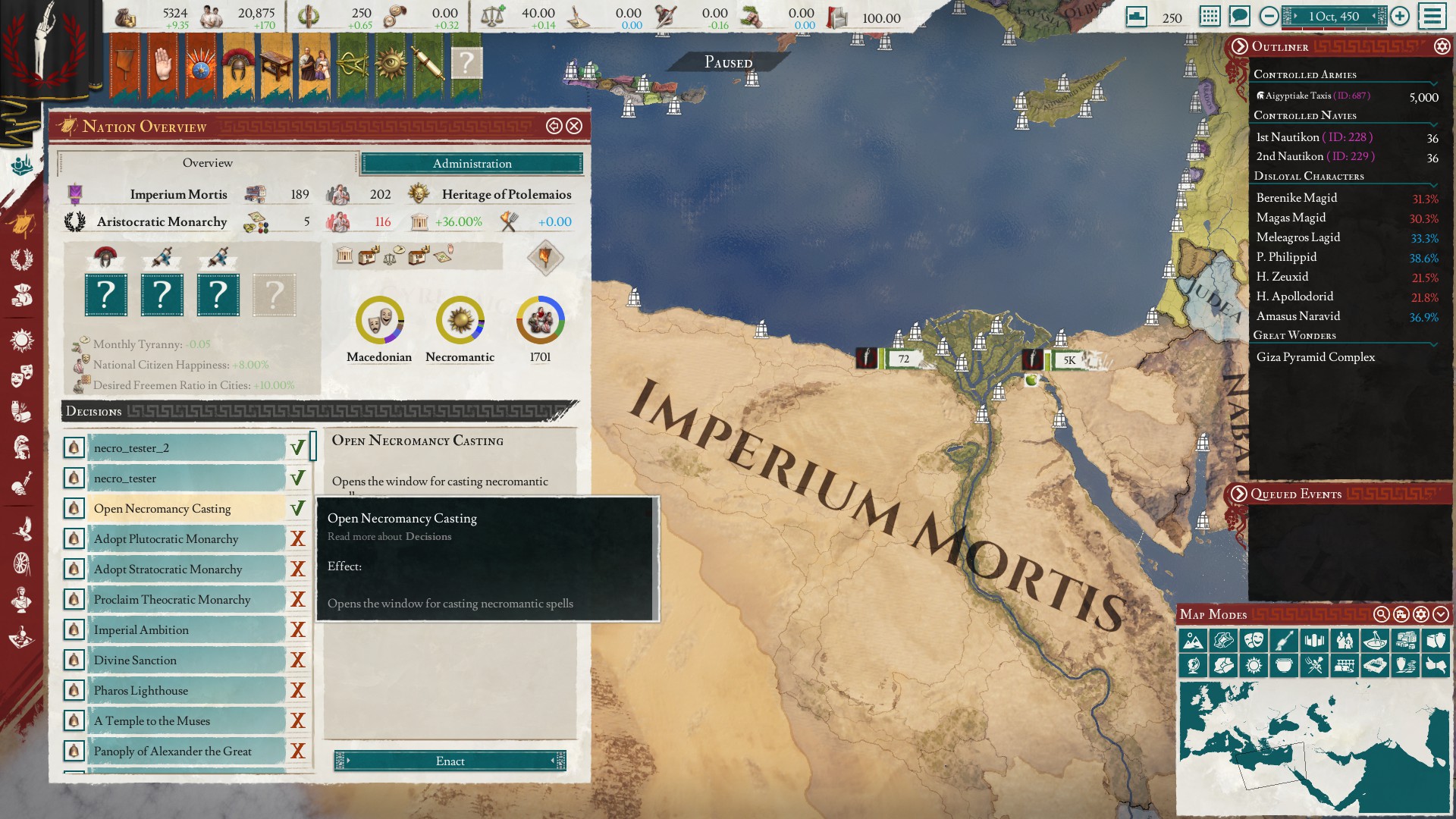Select the terrain map mode mountain icon
The width and height of the screenshot is (1456, 819).
point(1194,640)
